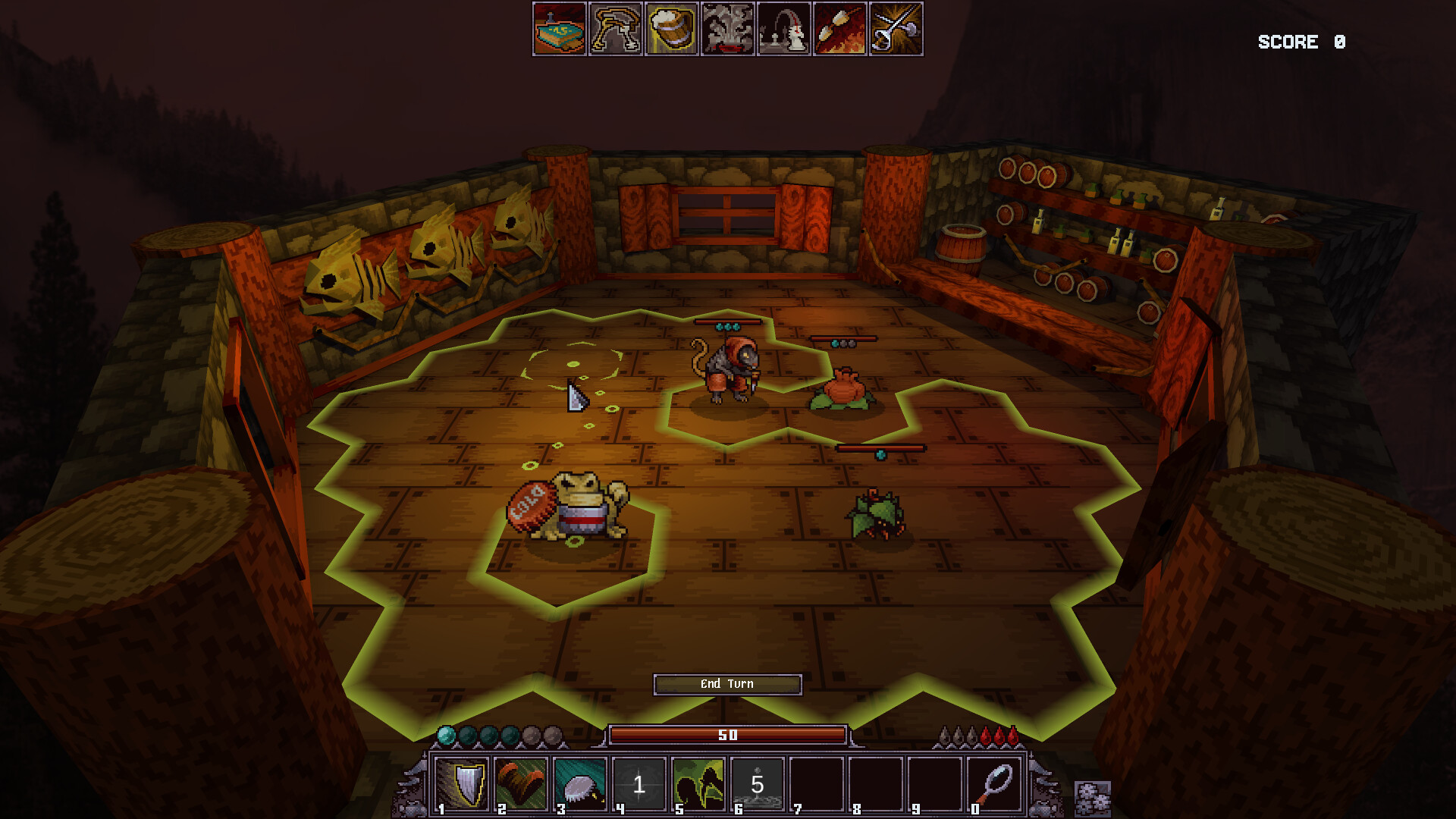Click the flaming marshmallow skewer icon
The height and width of the screenshot is (819, 1456).
point(839,32)
